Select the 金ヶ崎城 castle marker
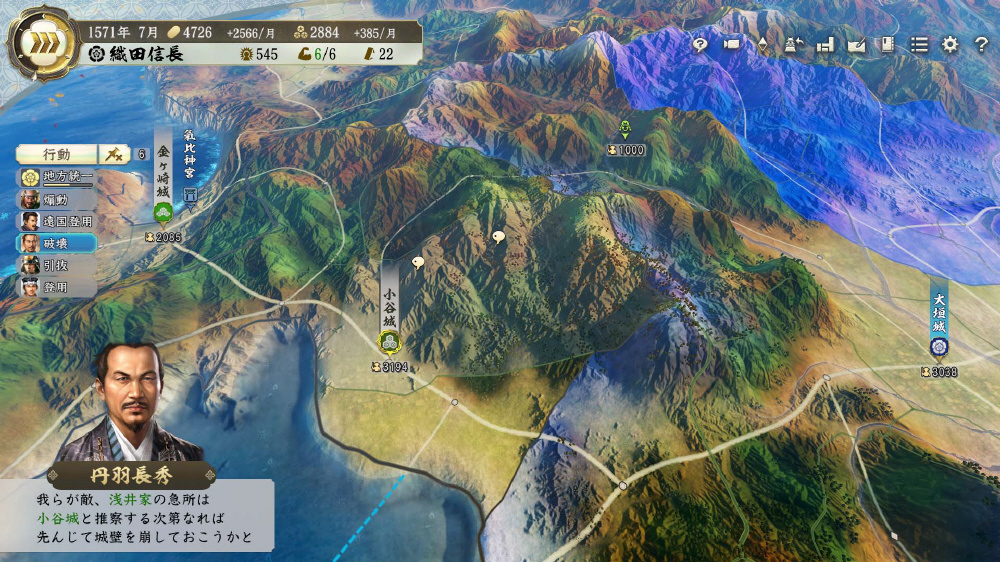The image size is (1000, 562). [x=163, y=212]
